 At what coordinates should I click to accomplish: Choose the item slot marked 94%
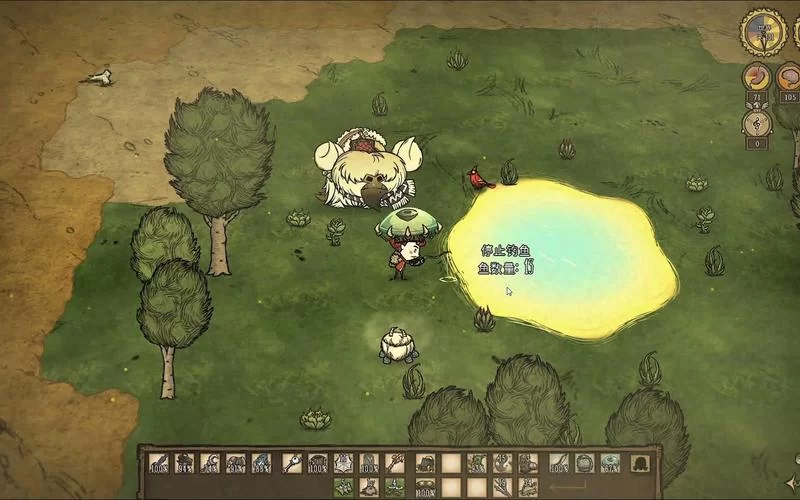point(184,463)
